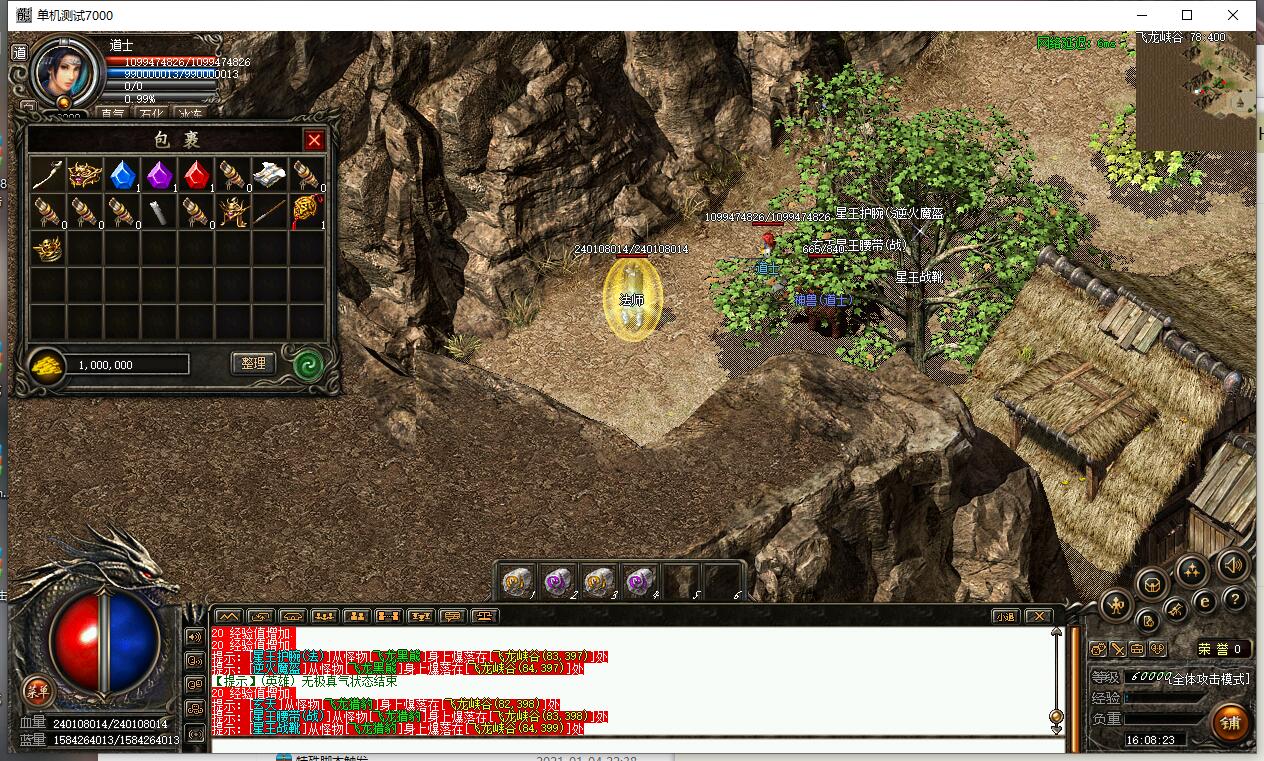The height and width of the screenshot is (761, 1264).
Task: Close the chat panel with its X button
Action: tap(1039, 616)
